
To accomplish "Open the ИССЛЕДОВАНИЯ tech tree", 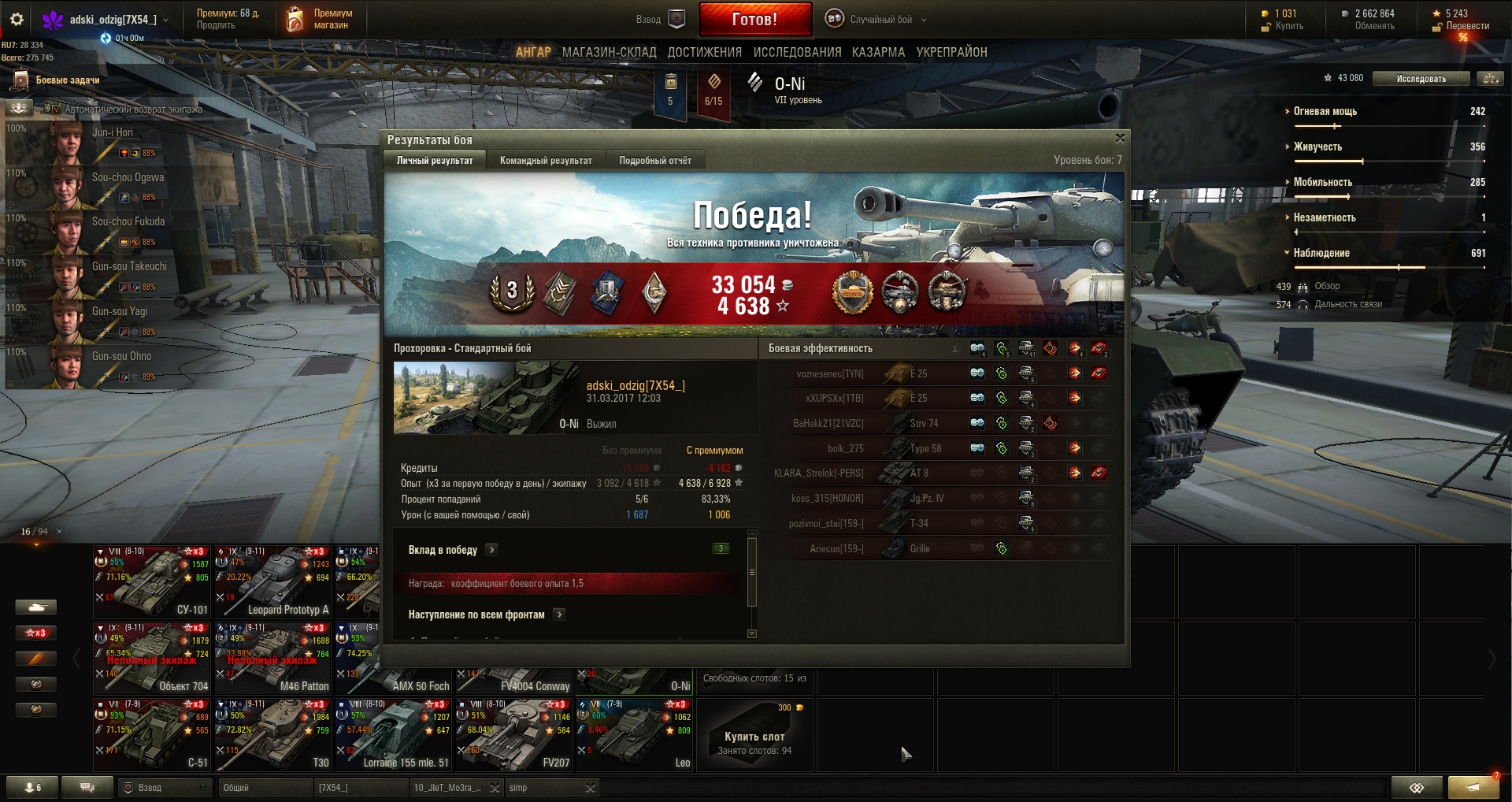I will [x=797, y=52].
